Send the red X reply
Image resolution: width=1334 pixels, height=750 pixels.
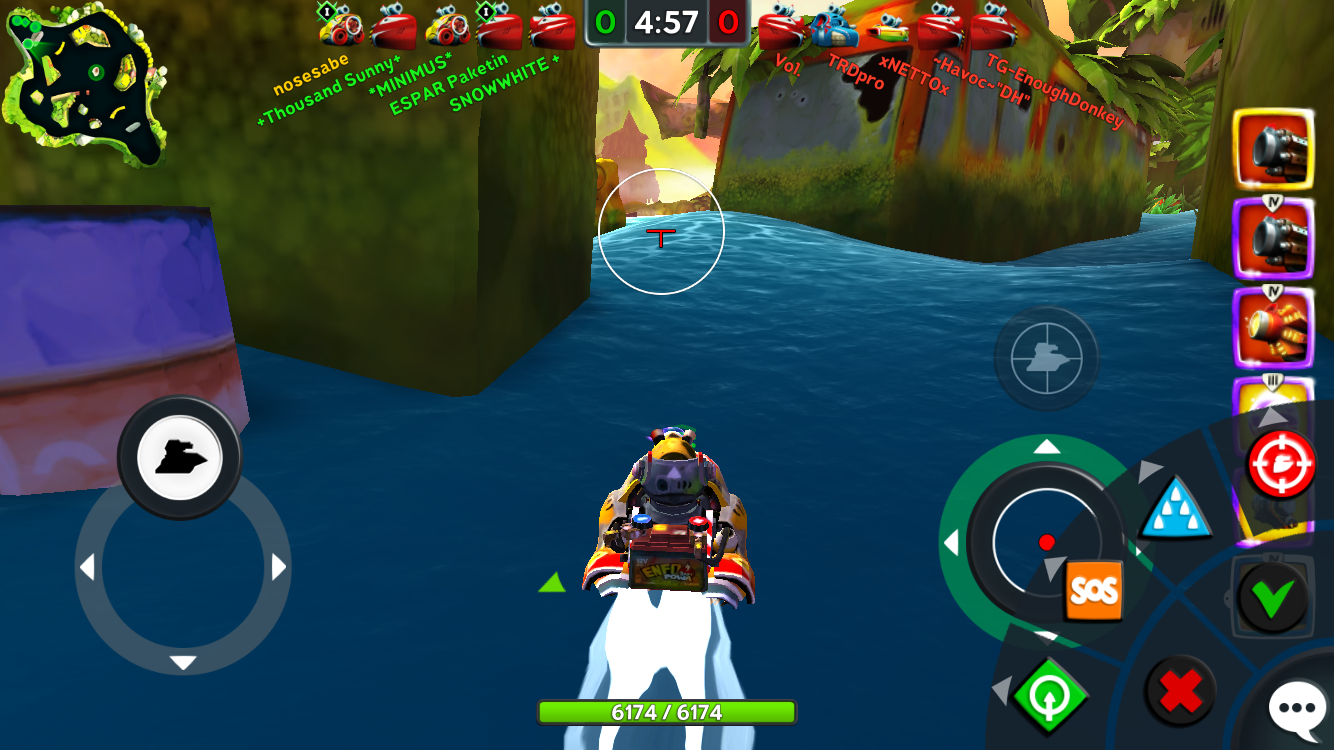(x=1180, y=691)
